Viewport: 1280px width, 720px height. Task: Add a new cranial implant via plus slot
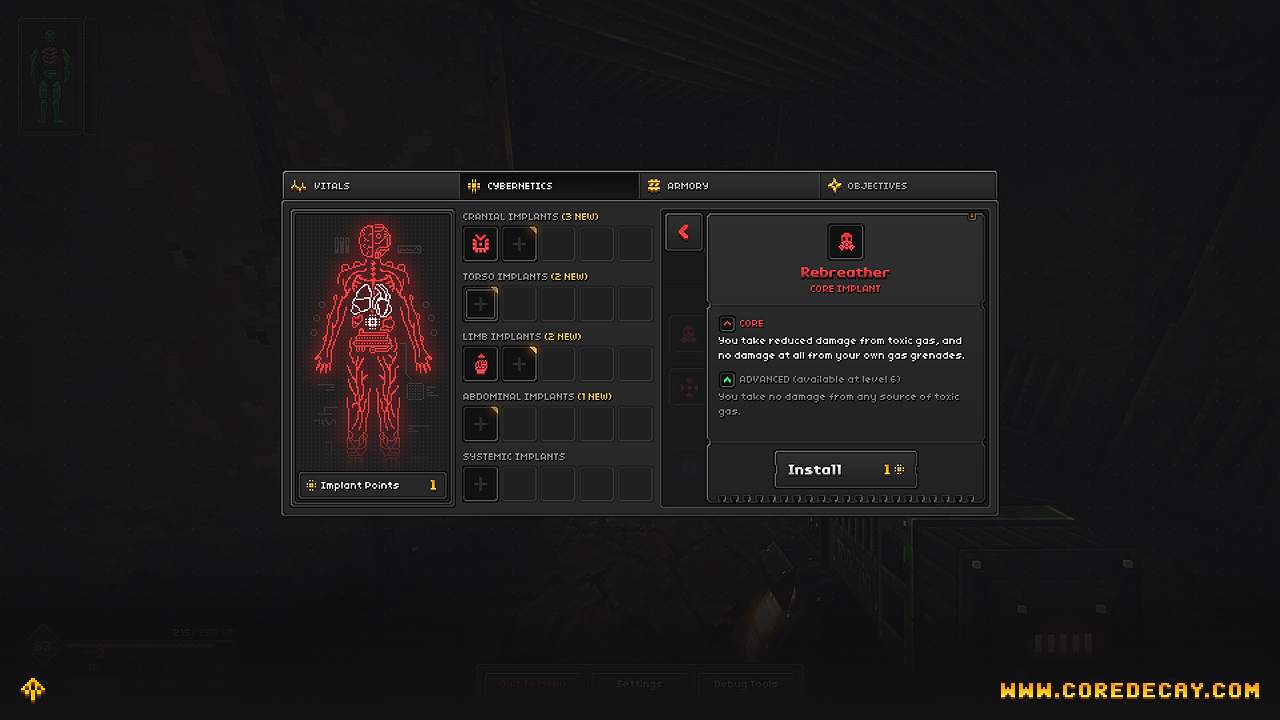click(x=519, y=244)
